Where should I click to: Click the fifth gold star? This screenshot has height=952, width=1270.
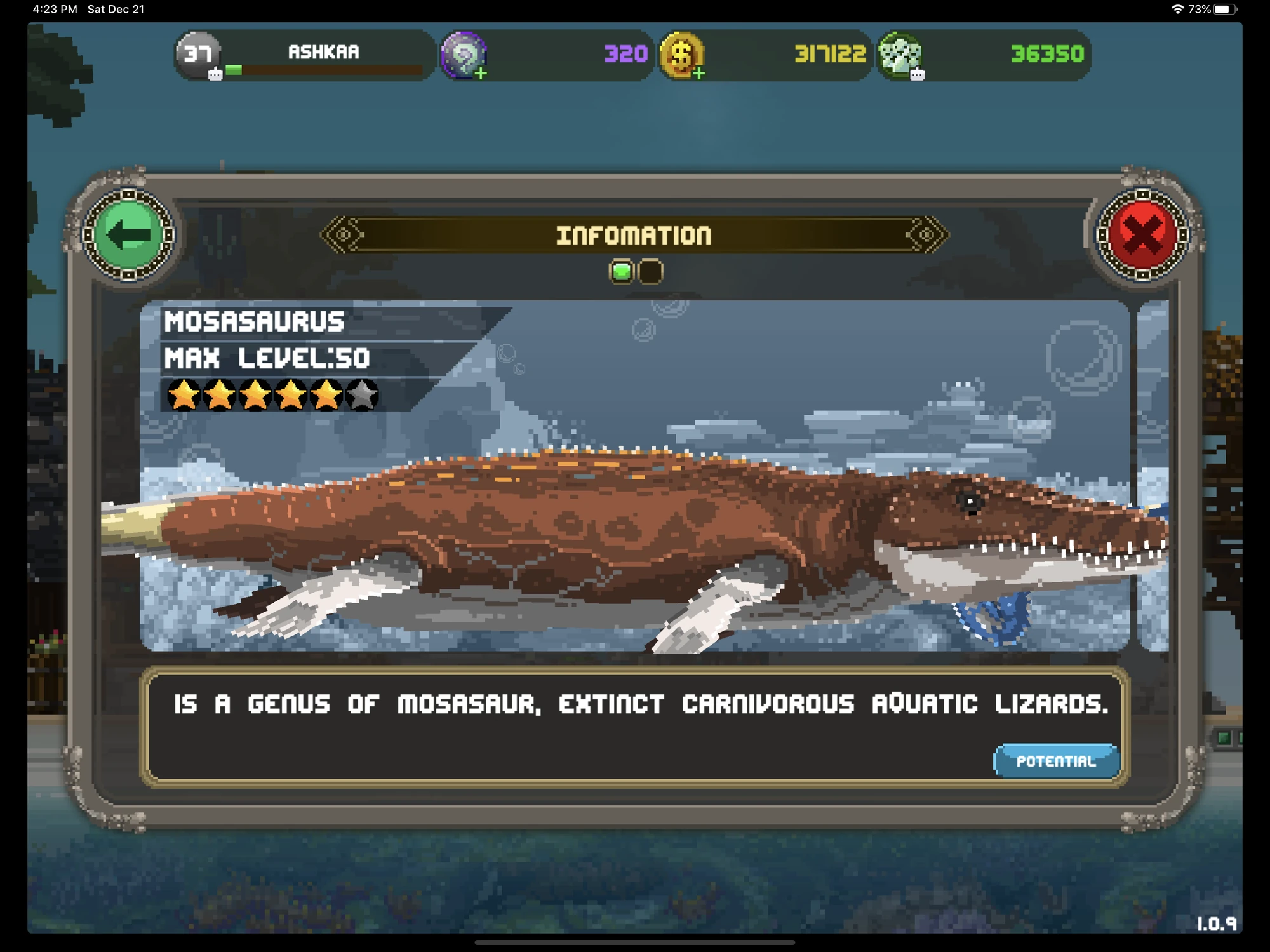click(326, 394)
